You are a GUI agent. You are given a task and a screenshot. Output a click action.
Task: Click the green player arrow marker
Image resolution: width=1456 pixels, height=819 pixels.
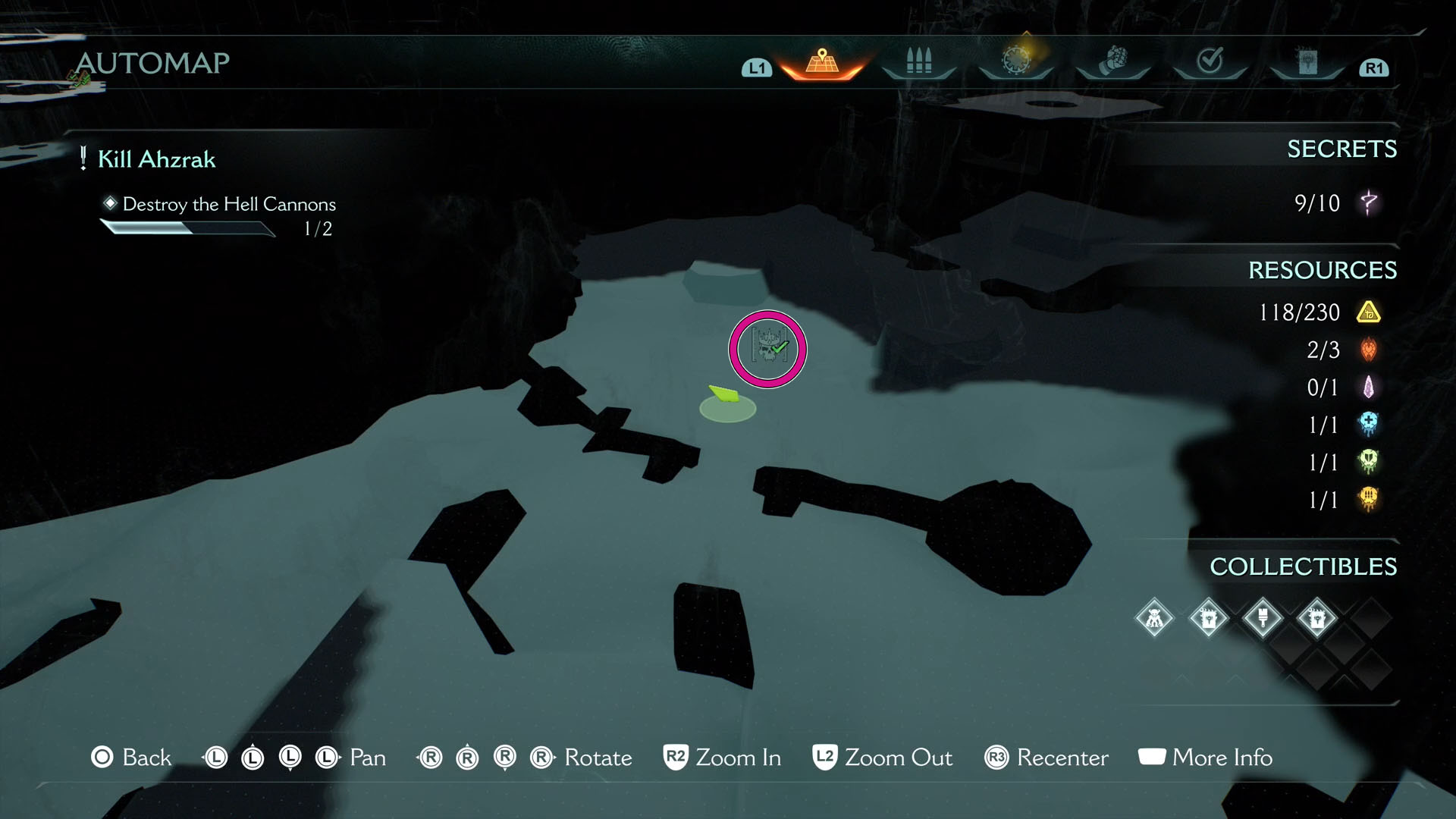[726, 394]
